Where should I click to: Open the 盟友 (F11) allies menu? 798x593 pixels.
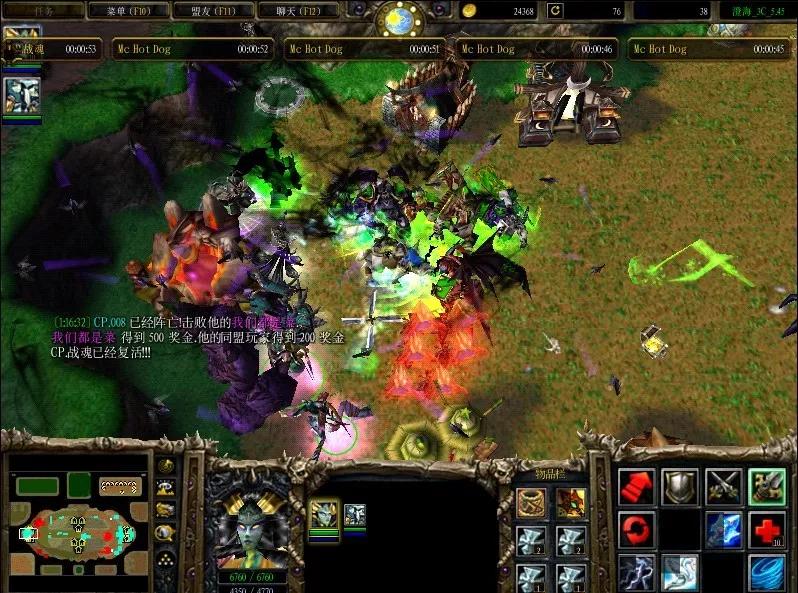211,10
